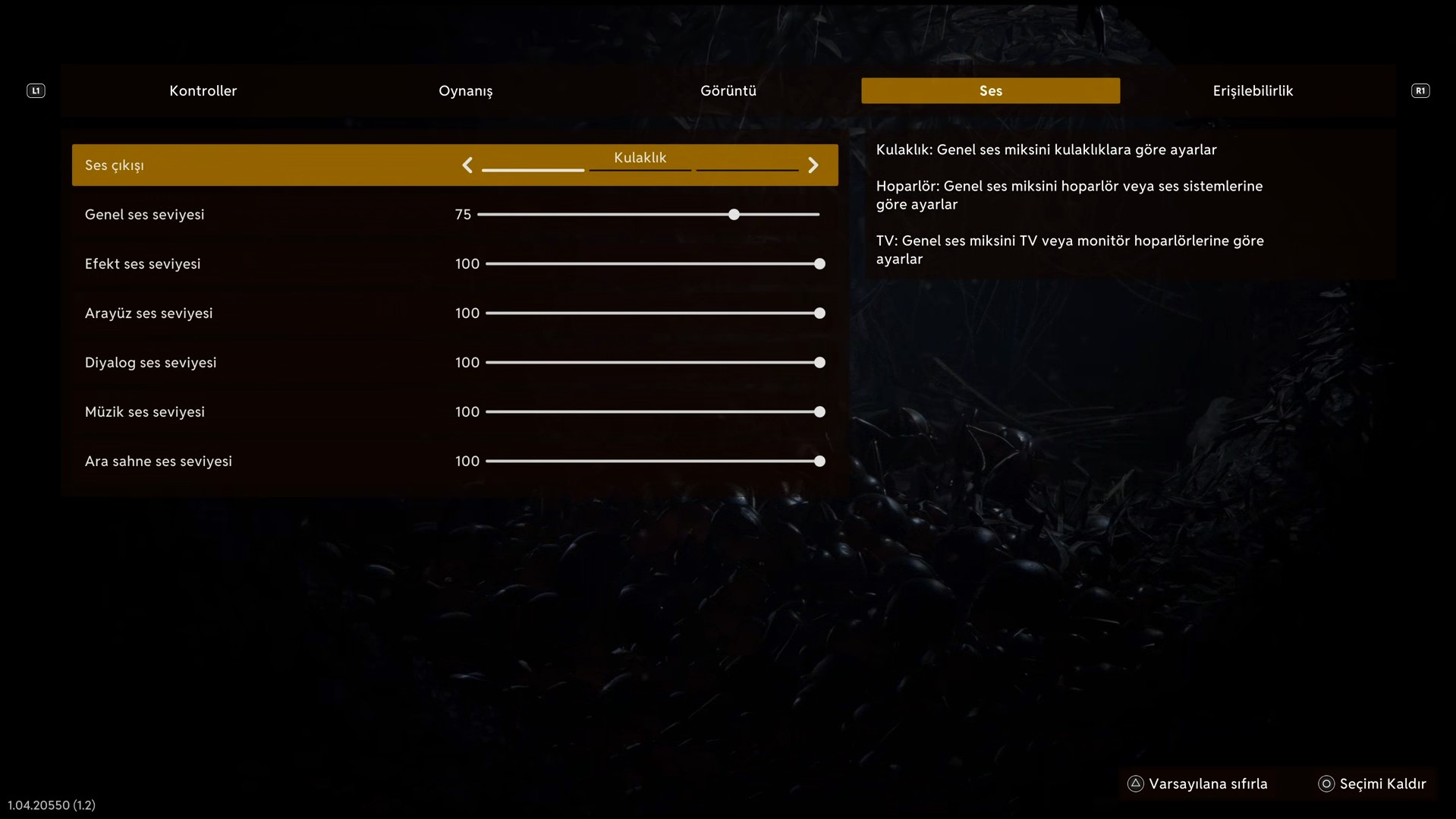Viewport: 1456px width, 819px height.
Task: Lower the Müzik ses seviyesi slider
Action: tap(819, 412)
